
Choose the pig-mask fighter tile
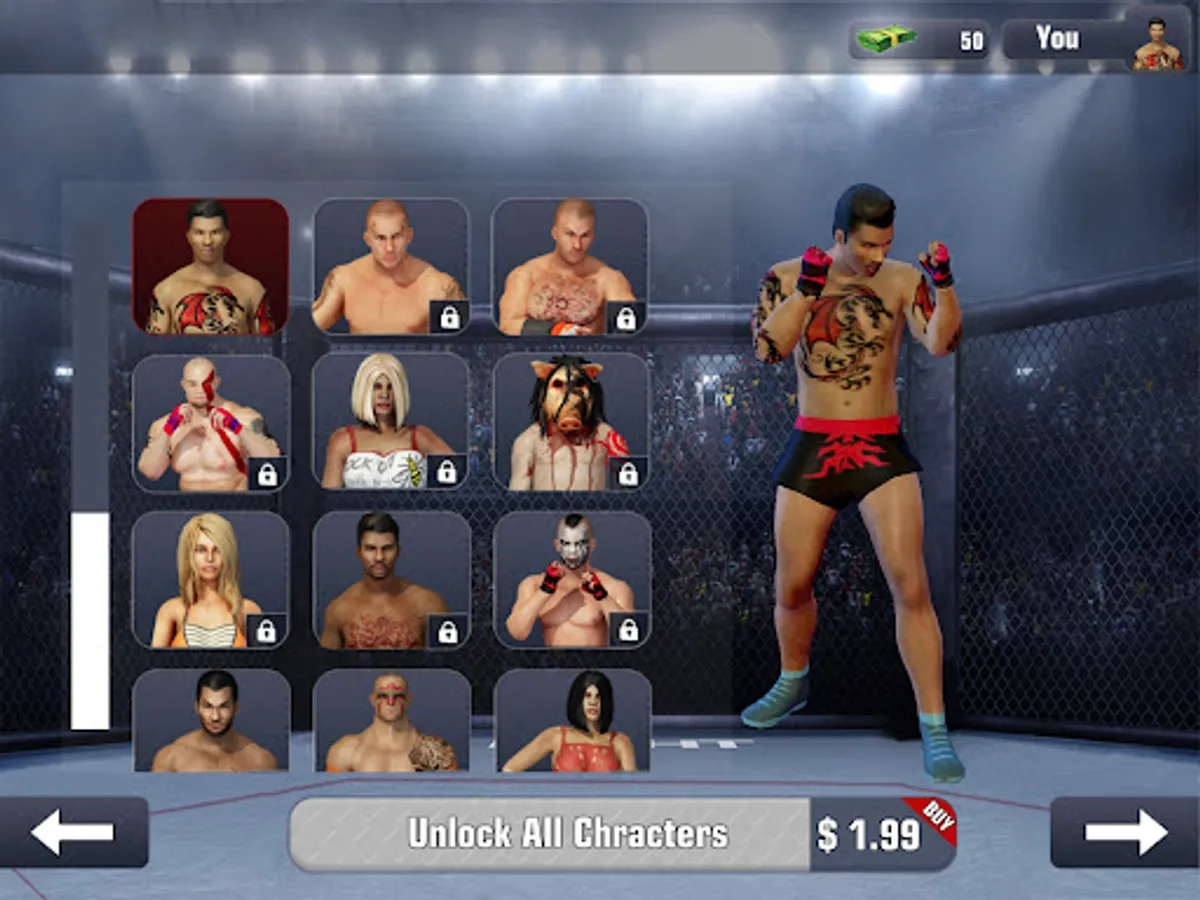pyautogui.click(x=571, y=422)
